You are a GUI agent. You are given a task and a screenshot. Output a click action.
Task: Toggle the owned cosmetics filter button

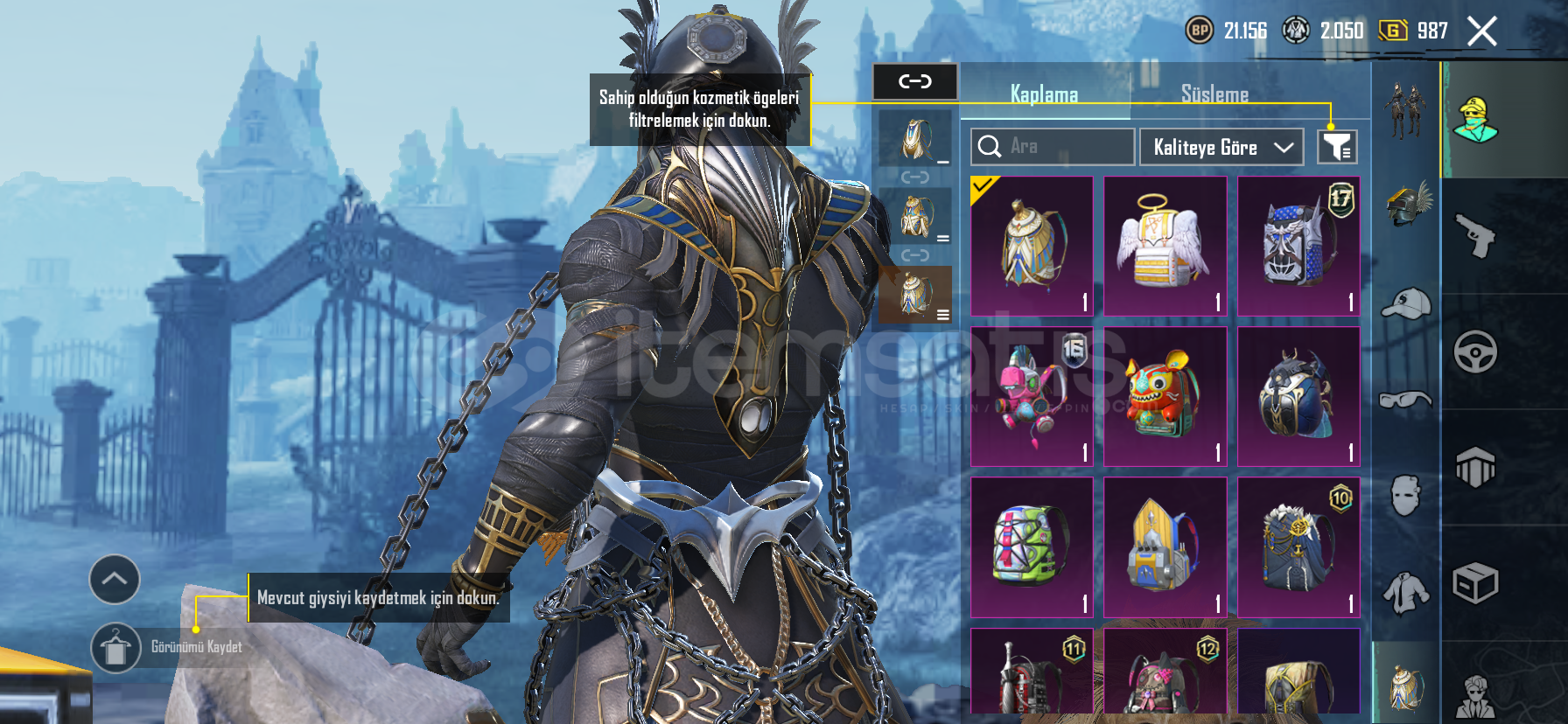(x=1337, y=147)
